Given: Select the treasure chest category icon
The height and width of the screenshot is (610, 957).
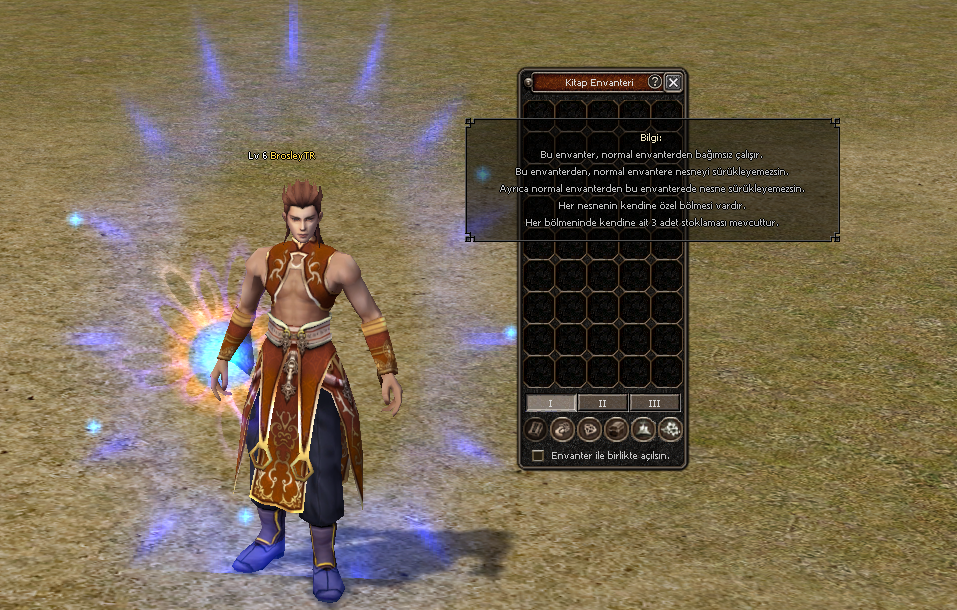Looking at the screenshot, I should [617, 430].
